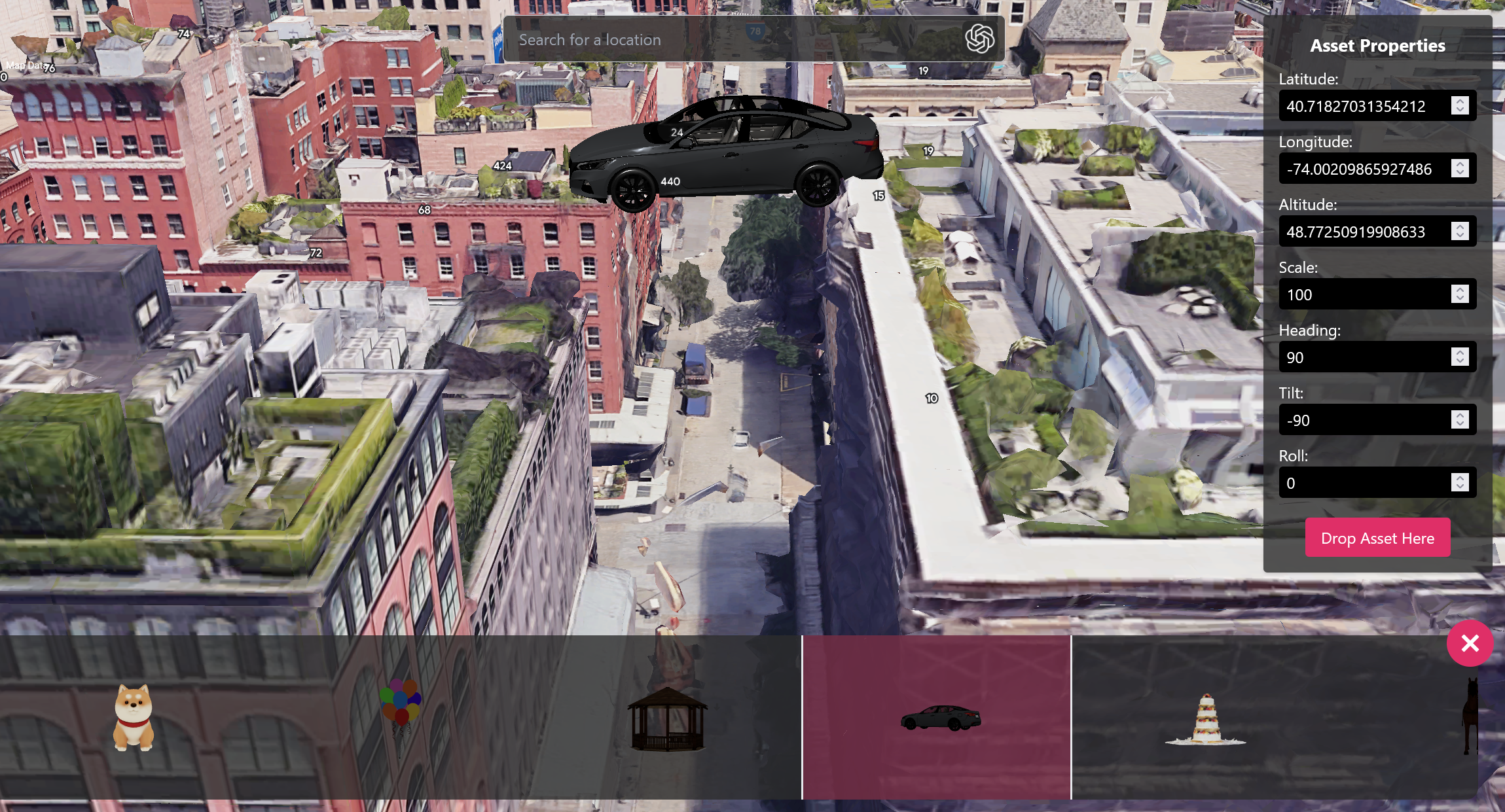This screenshot has height=812, width=1505.
Task: Select the black car asset thumbnail
Action: [937, 718]
